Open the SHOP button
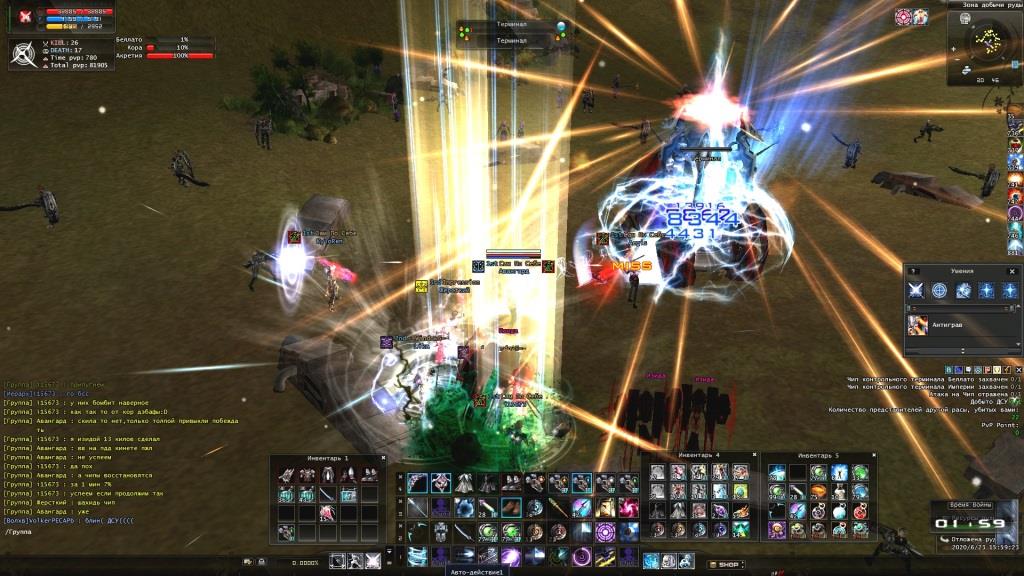Viewport: 1024px width, 576px height. pos(726,565)
